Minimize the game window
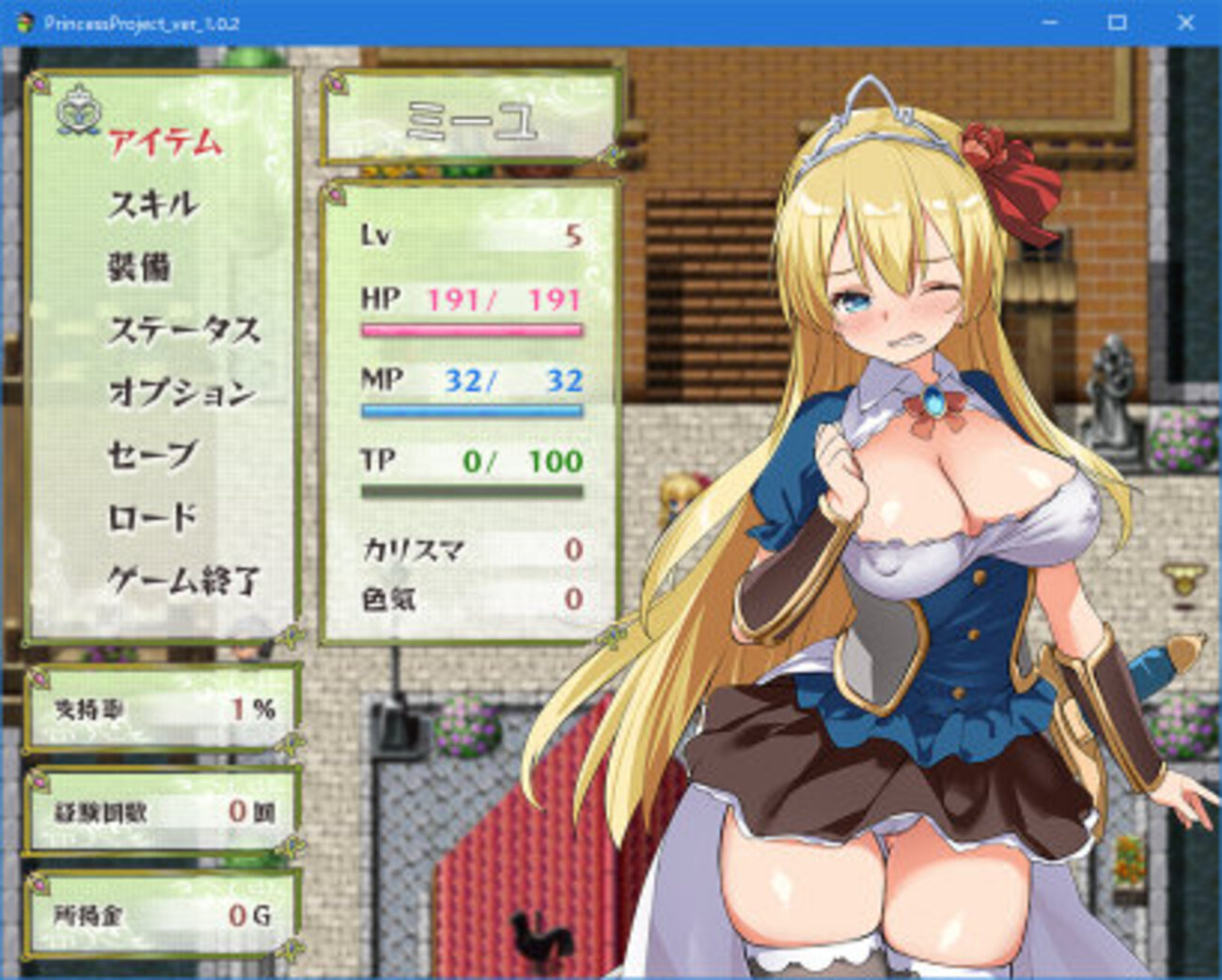This screenshot has width=1222, height=980. click(x=1048, y=23)
